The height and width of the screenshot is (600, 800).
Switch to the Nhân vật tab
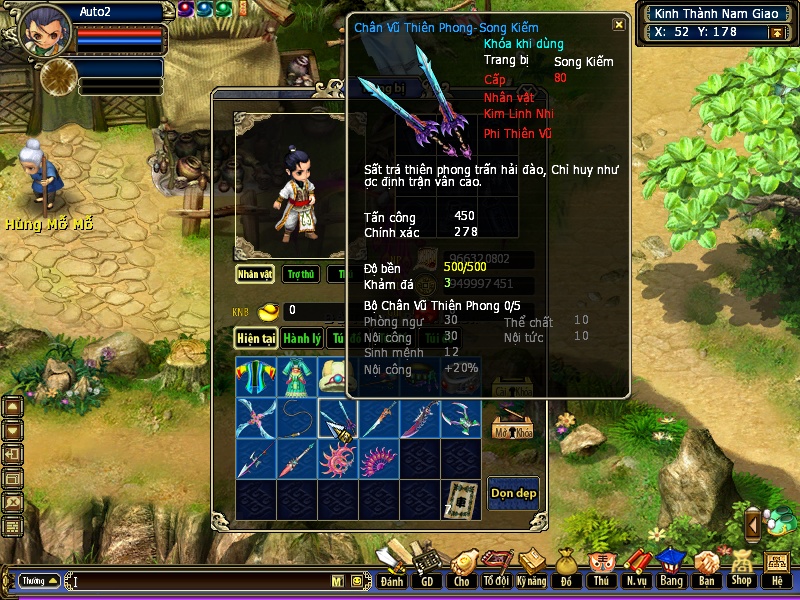(x=255, y=274)
